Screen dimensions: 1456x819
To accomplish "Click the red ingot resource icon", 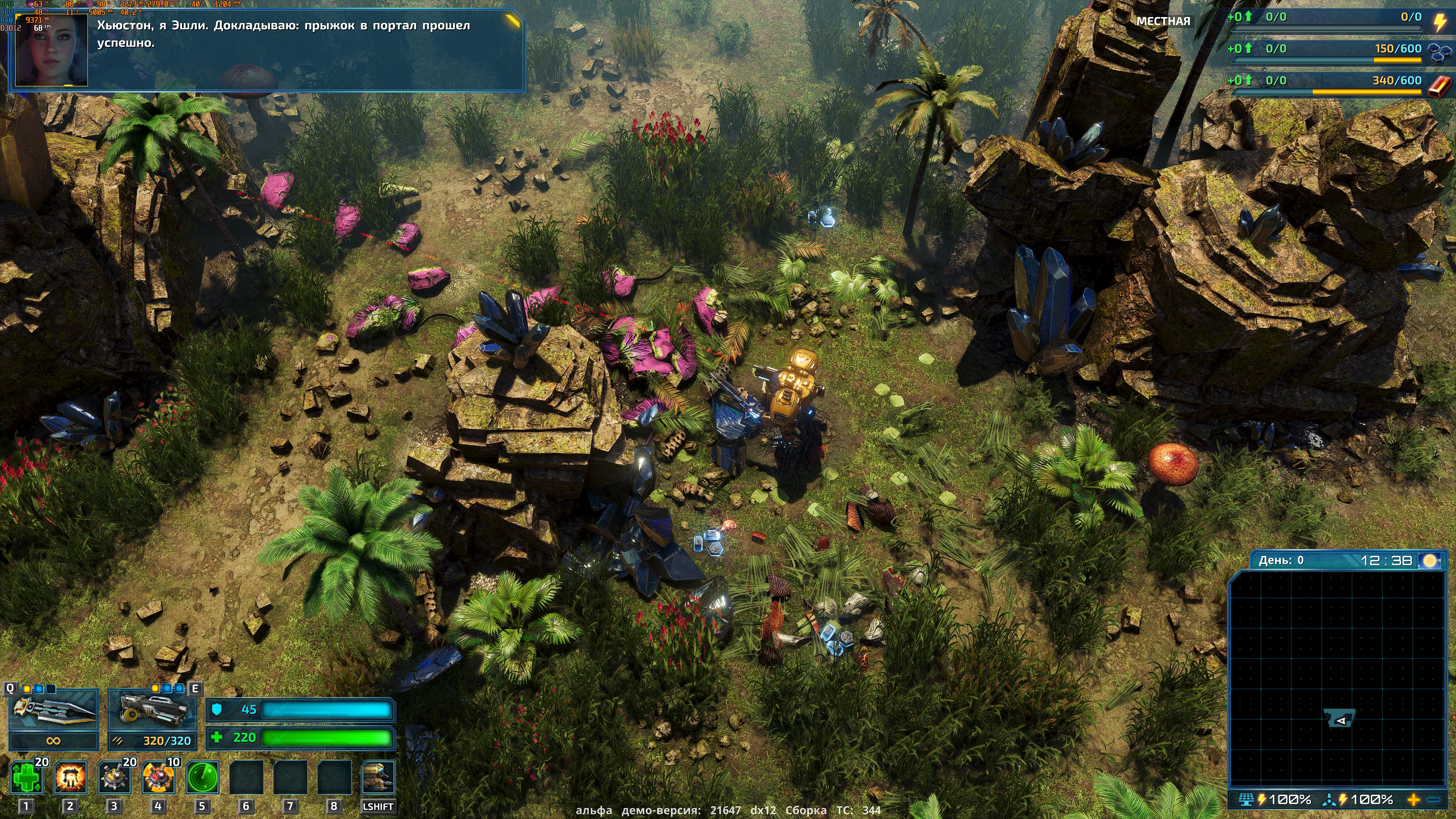I will [1439, 86].
